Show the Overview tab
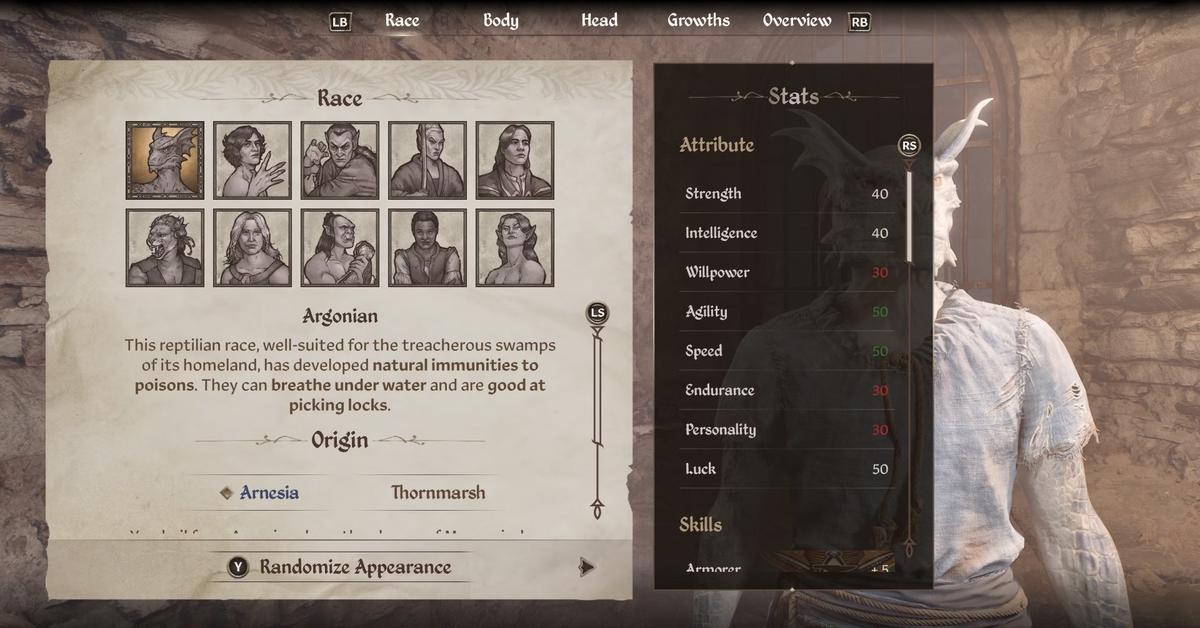1200x628 pixels. pyautogui.click(x=796, y=21)
